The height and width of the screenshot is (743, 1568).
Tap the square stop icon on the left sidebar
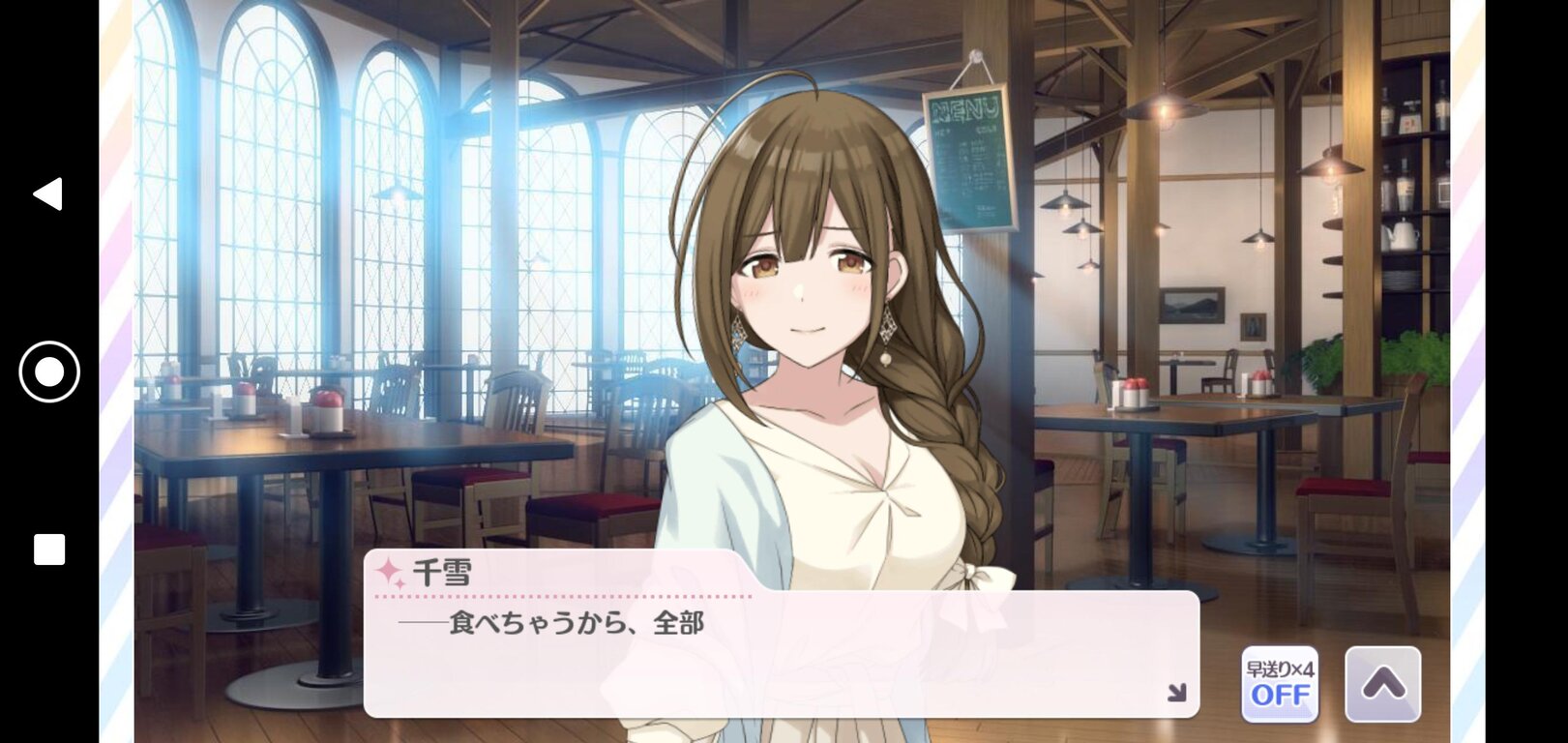coord(47,550)
